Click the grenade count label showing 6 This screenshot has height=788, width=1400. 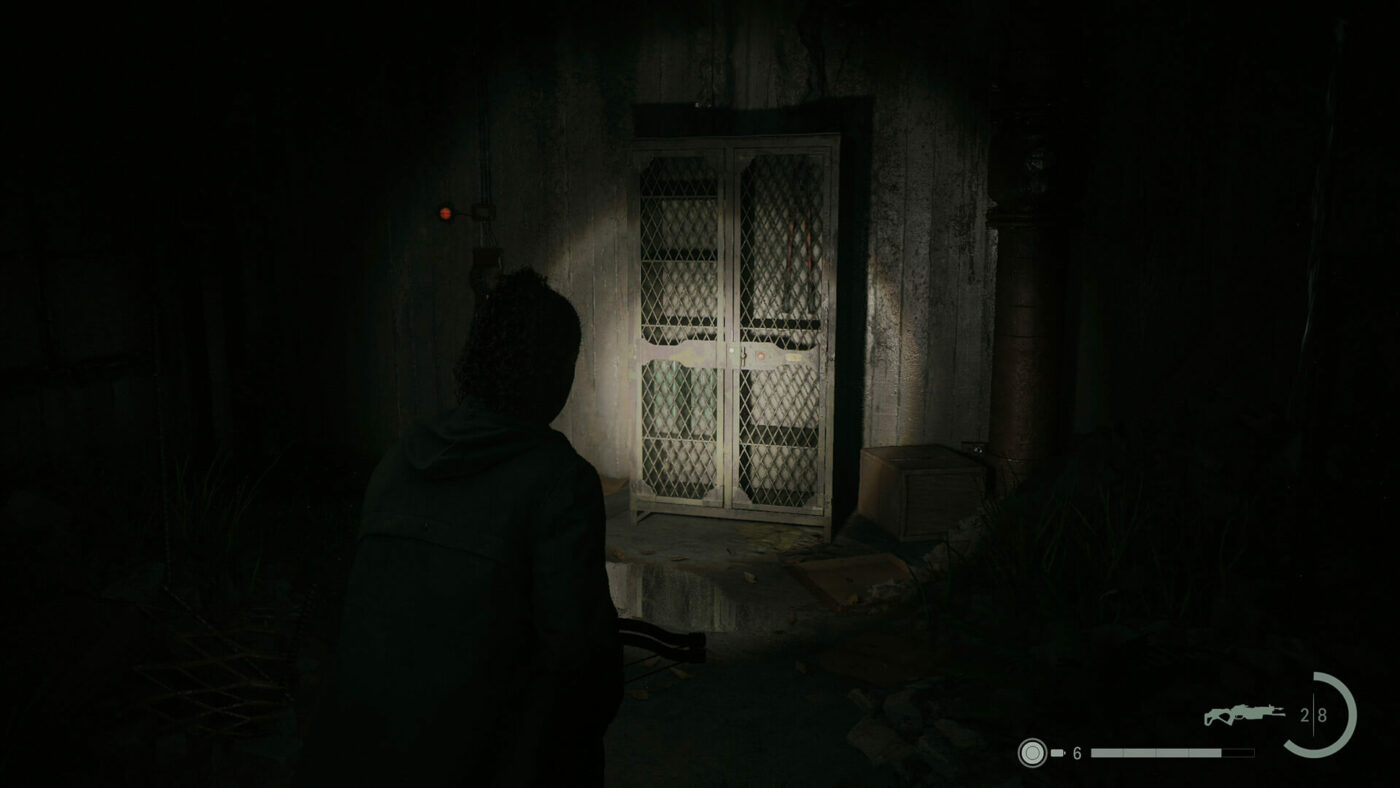1076,752
